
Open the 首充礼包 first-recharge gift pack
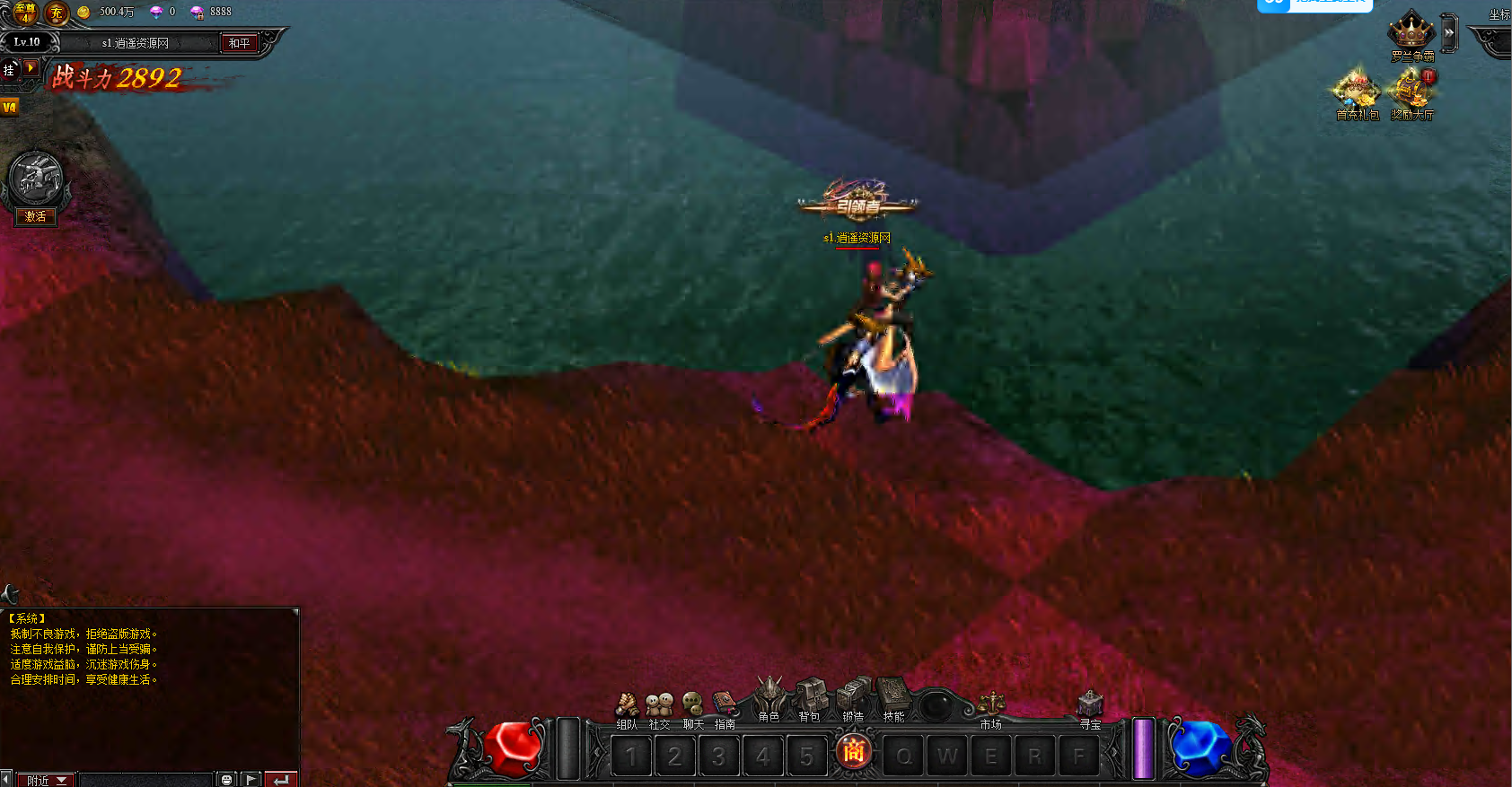1357,92
